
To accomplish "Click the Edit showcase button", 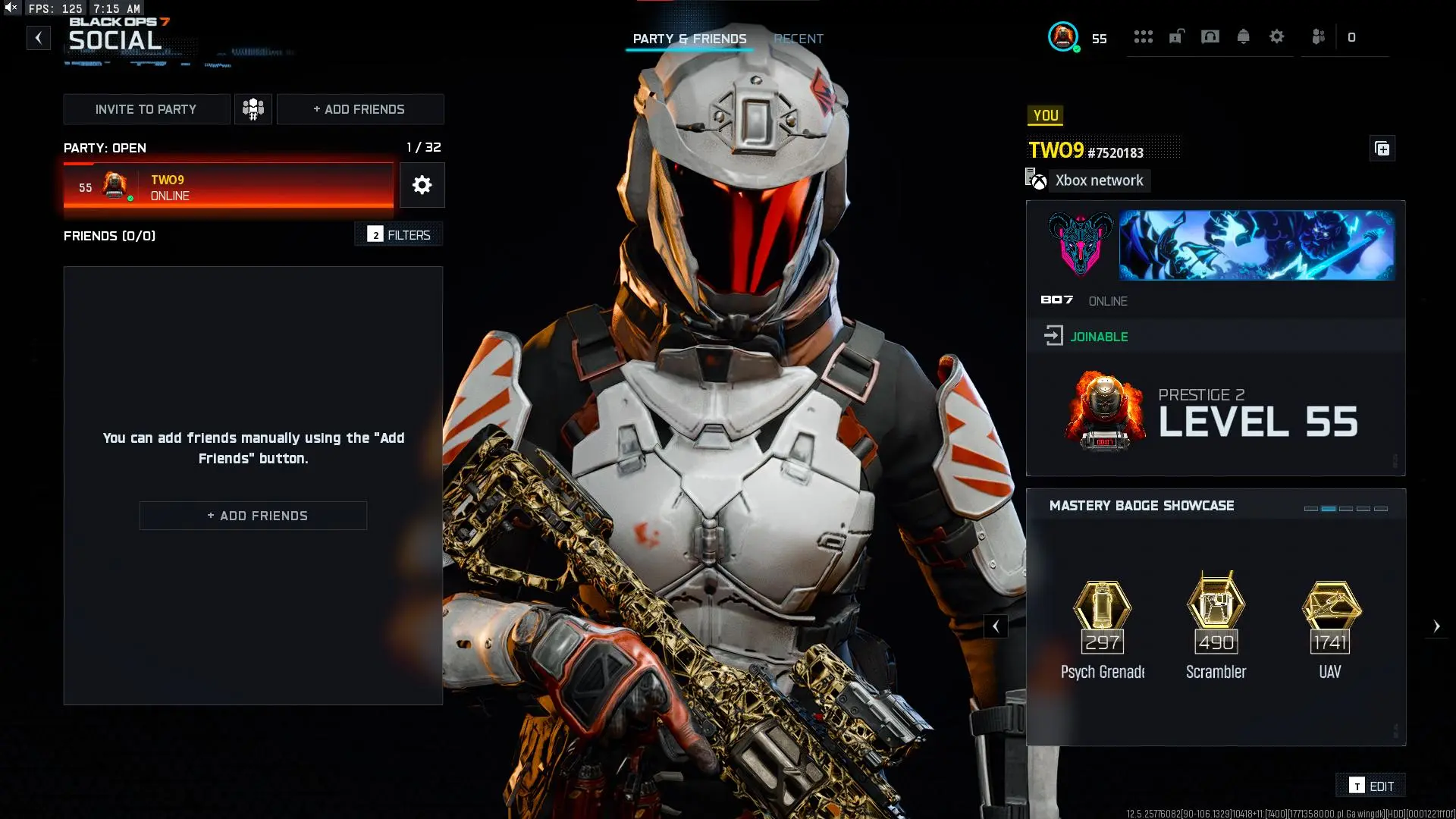I will pyautogui.click(x=1372, y=786).
